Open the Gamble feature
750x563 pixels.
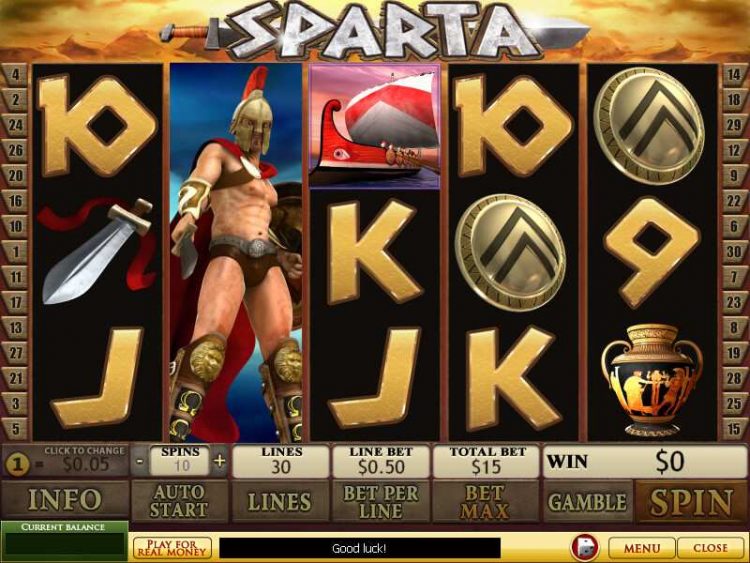[x=588, y=501]
